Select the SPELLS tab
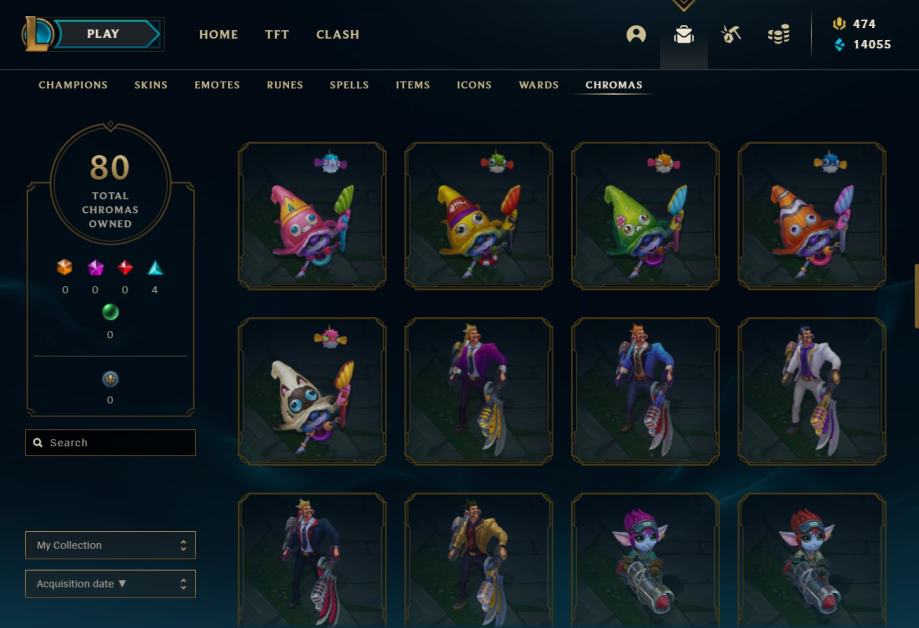 (x=349, y=85)
